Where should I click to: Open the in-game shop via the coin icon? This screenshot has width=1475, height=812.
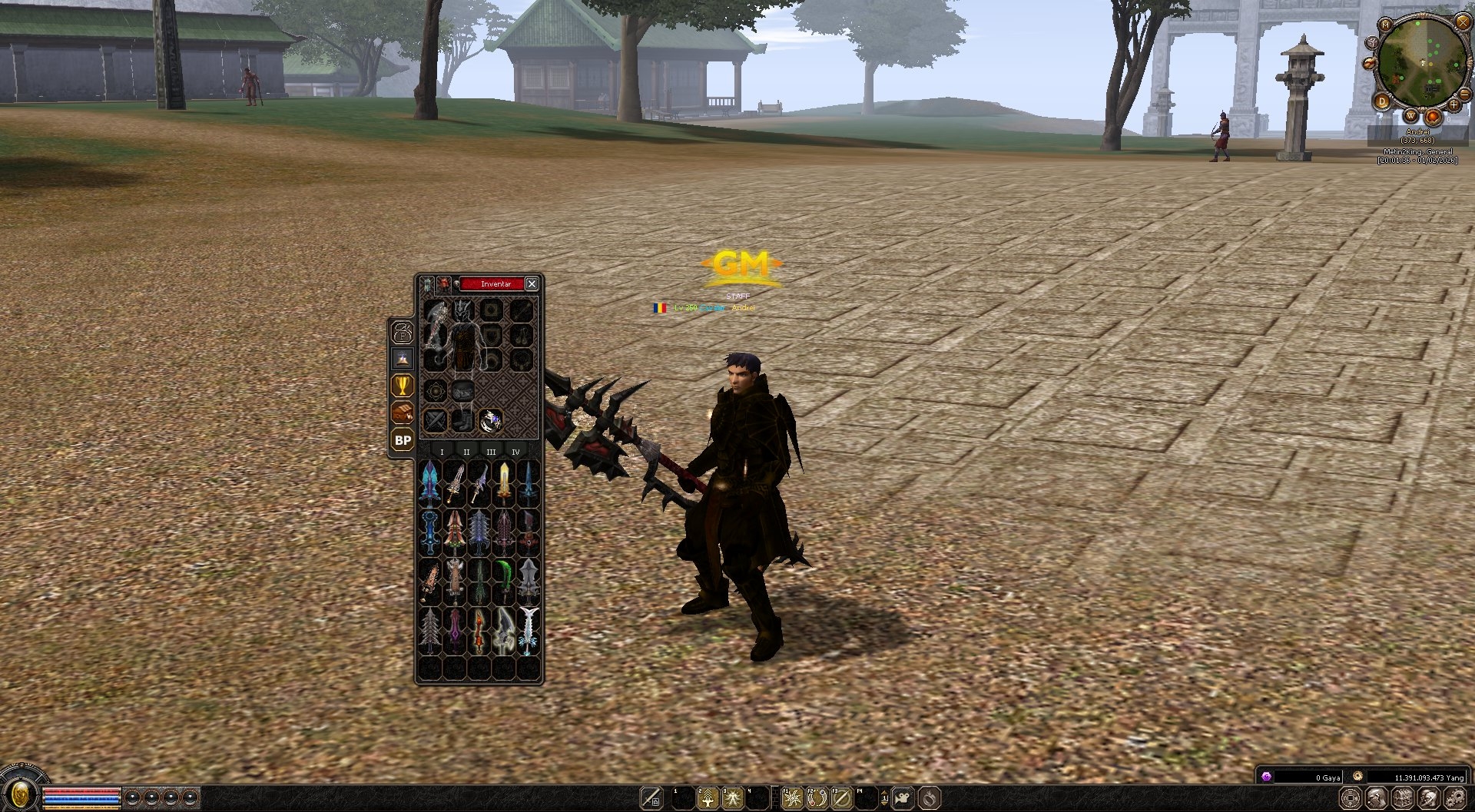(x=1351, y=799)
